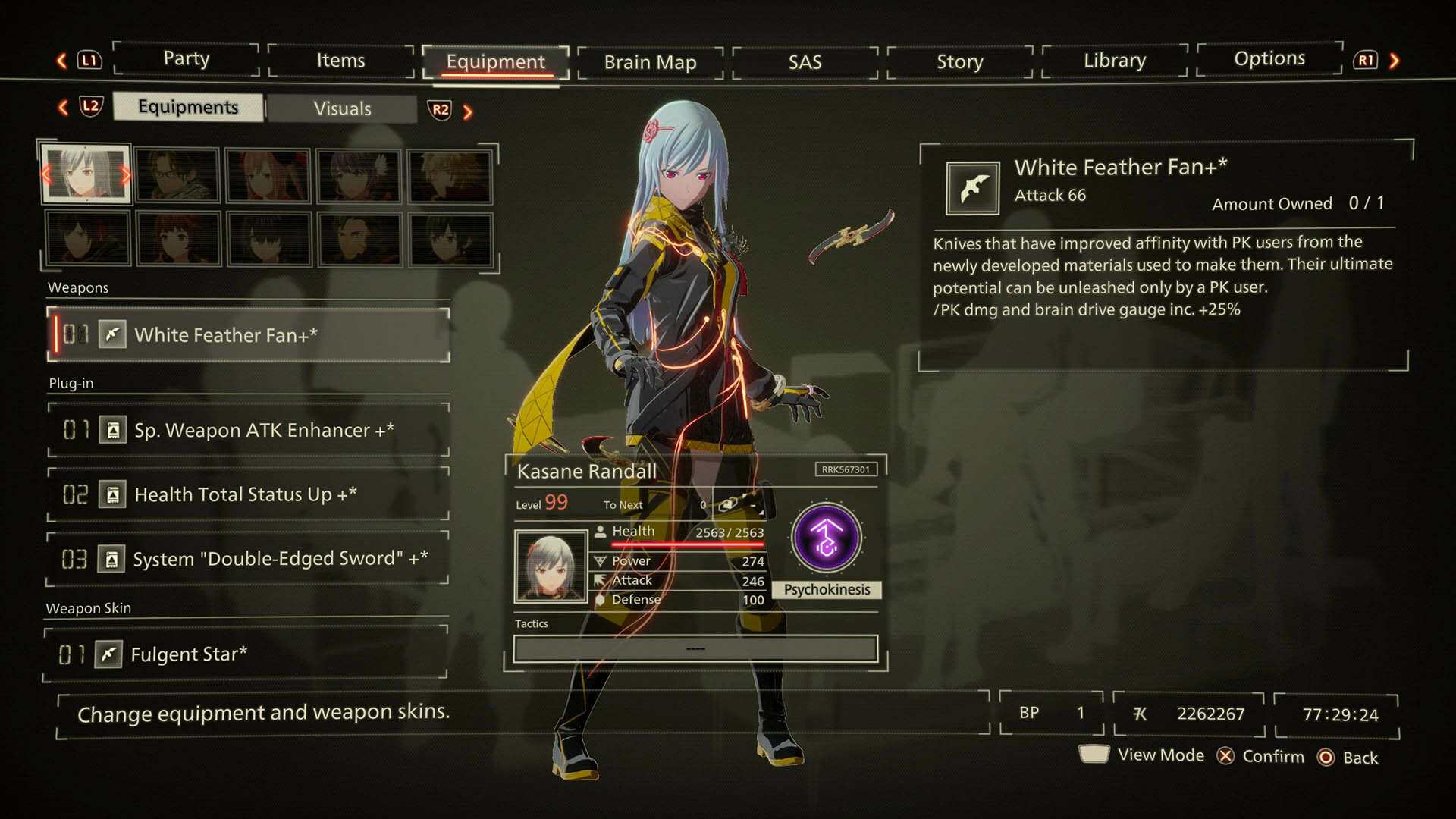Viewport: 1456px width, 819px height.
Task: Select the Equipment tab
Action: tap(495, 62)
